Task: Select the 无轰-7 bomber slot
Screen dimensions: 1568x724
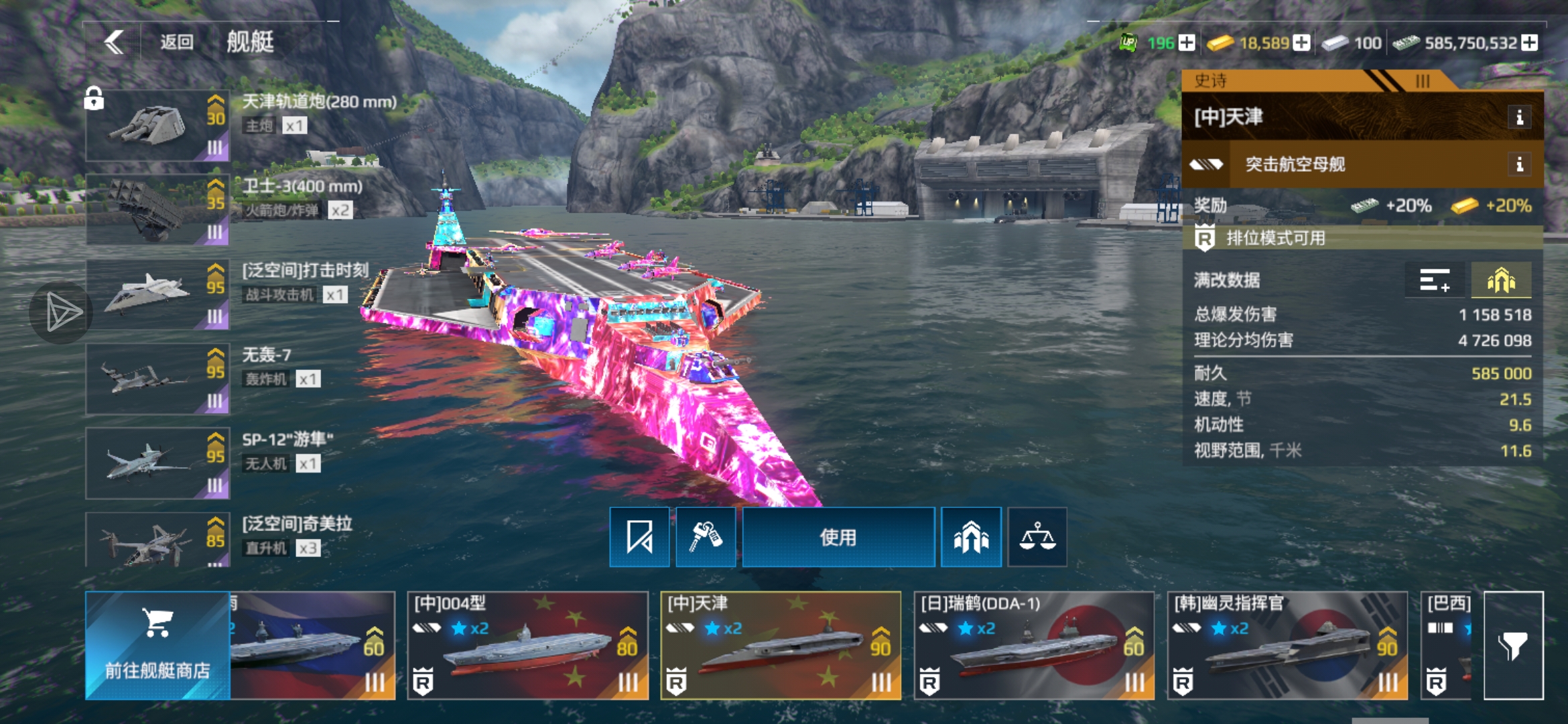Action: pos(157,379)
